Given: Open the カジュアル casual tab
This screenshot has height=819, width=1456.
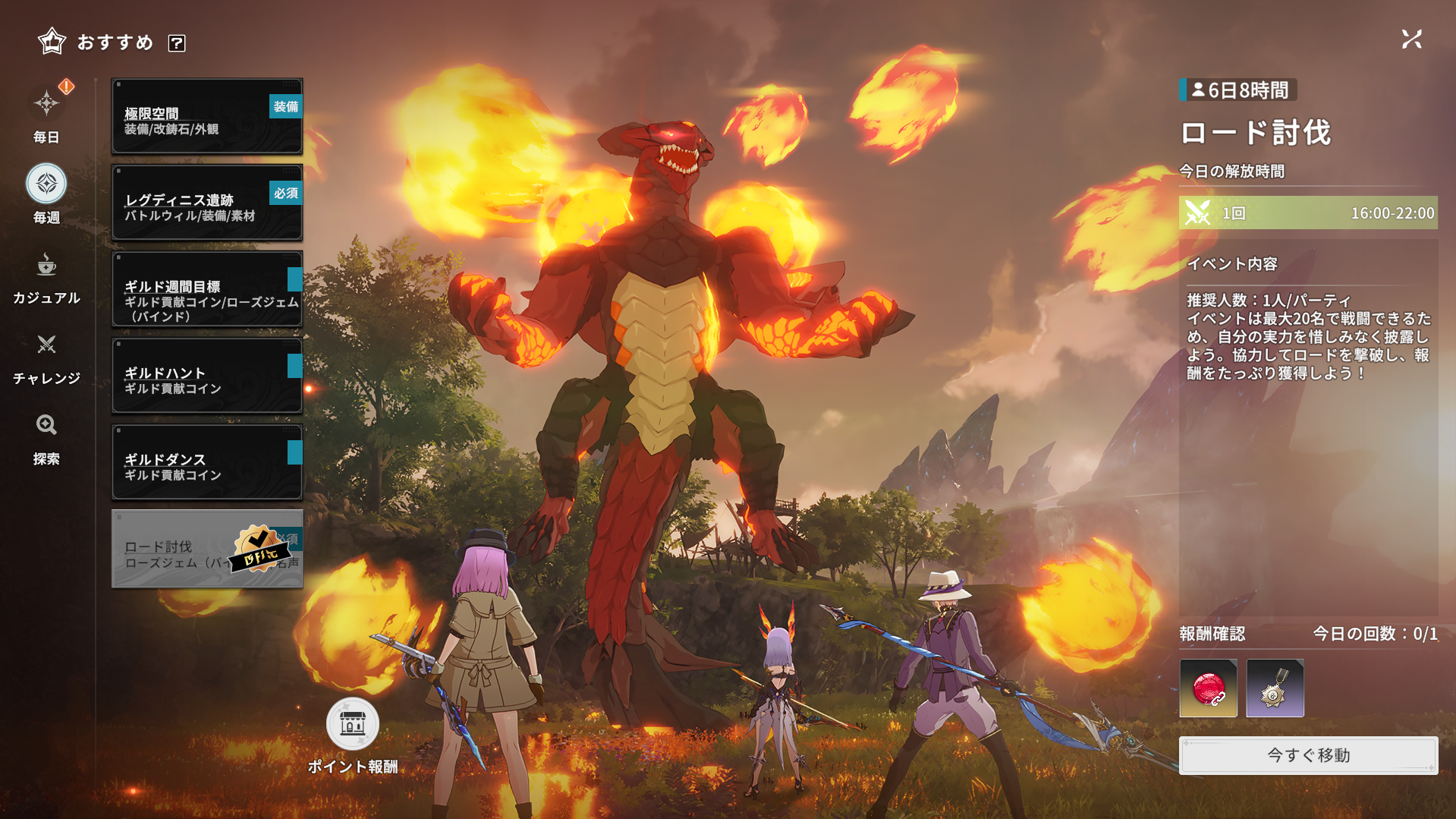Looking at the screenshot, I should (46, 276).
